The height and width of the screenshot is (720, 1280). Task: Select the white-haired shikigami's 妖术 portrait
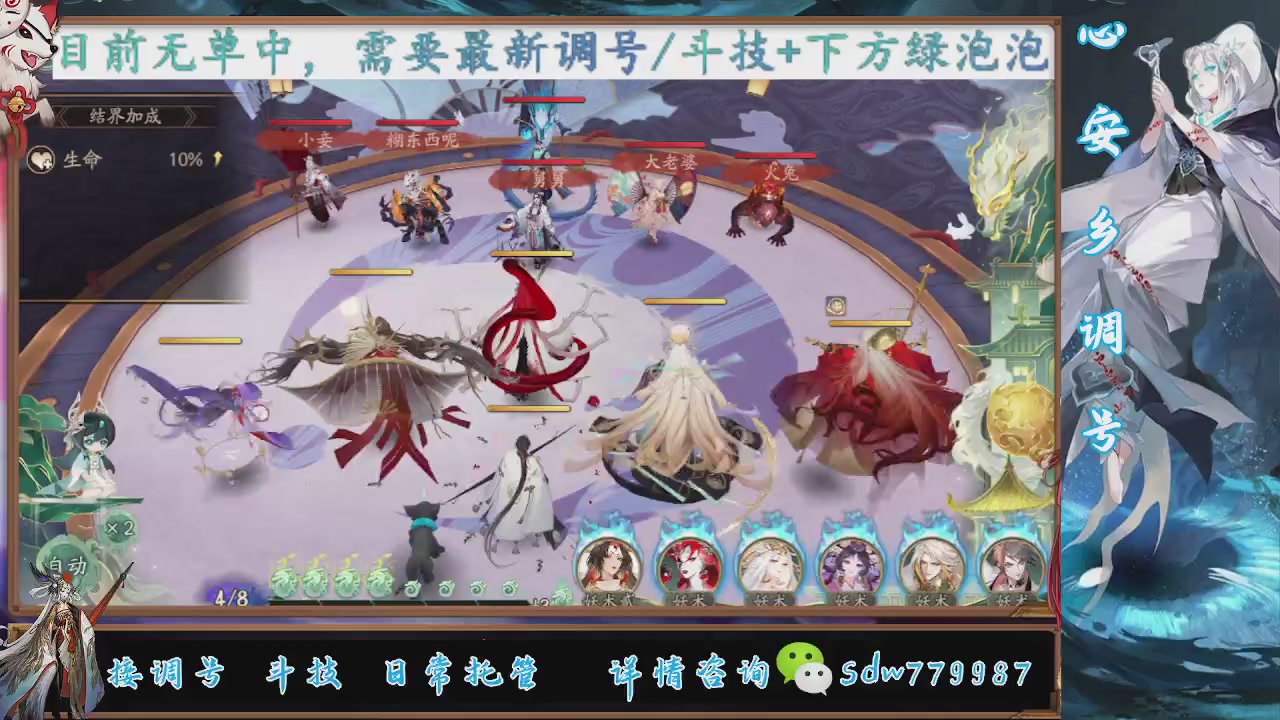pos(770,565)
